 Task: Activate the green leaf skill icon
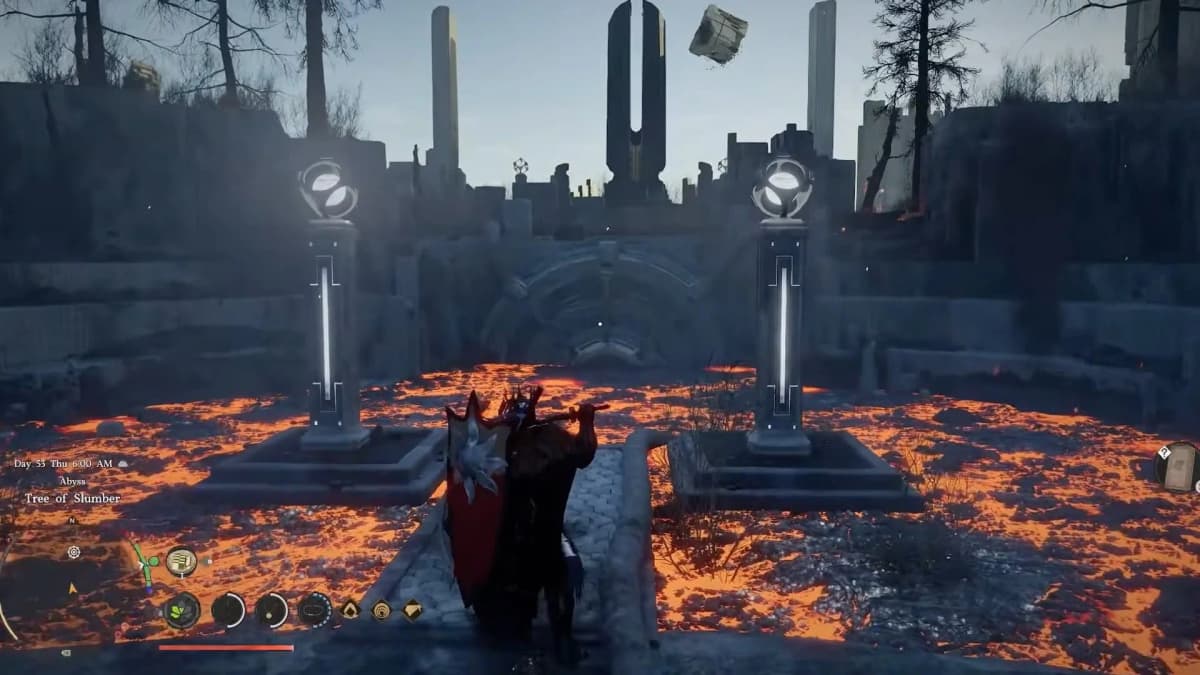182,610
